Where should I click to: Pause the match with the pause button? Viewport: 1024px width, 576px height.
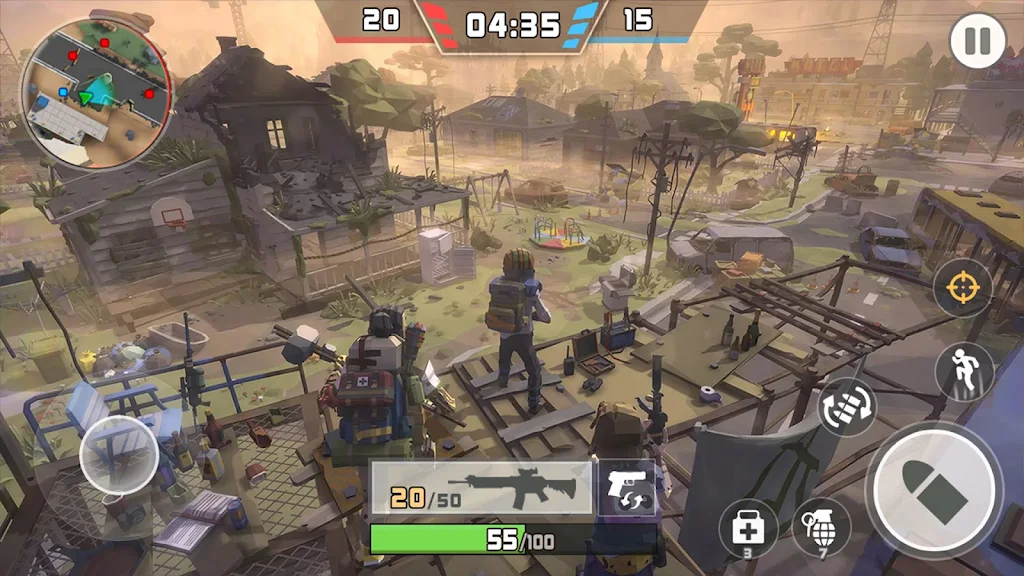click(x=977, y=42)
